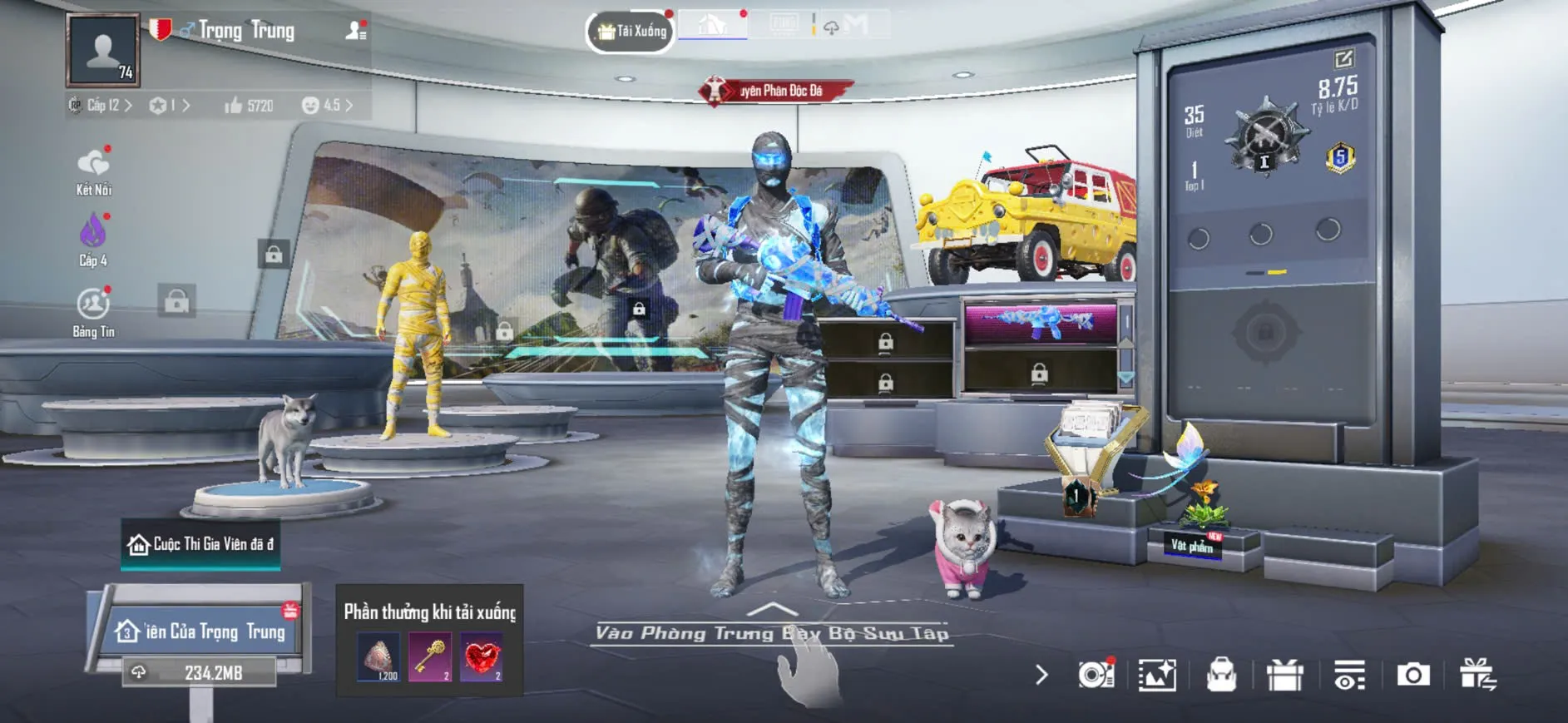Open the Cuộc Thi Gia Viên banner

200,544
